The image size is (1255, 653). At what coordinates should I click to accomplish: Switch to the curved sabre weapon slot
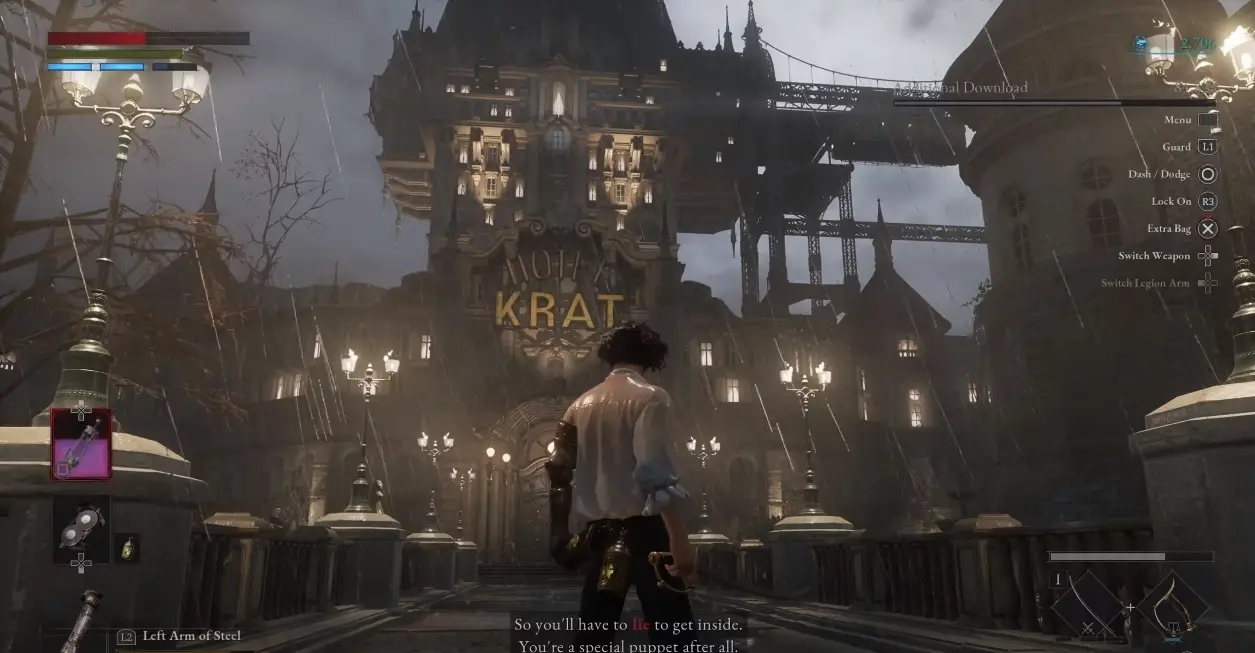click(1174, 607)
